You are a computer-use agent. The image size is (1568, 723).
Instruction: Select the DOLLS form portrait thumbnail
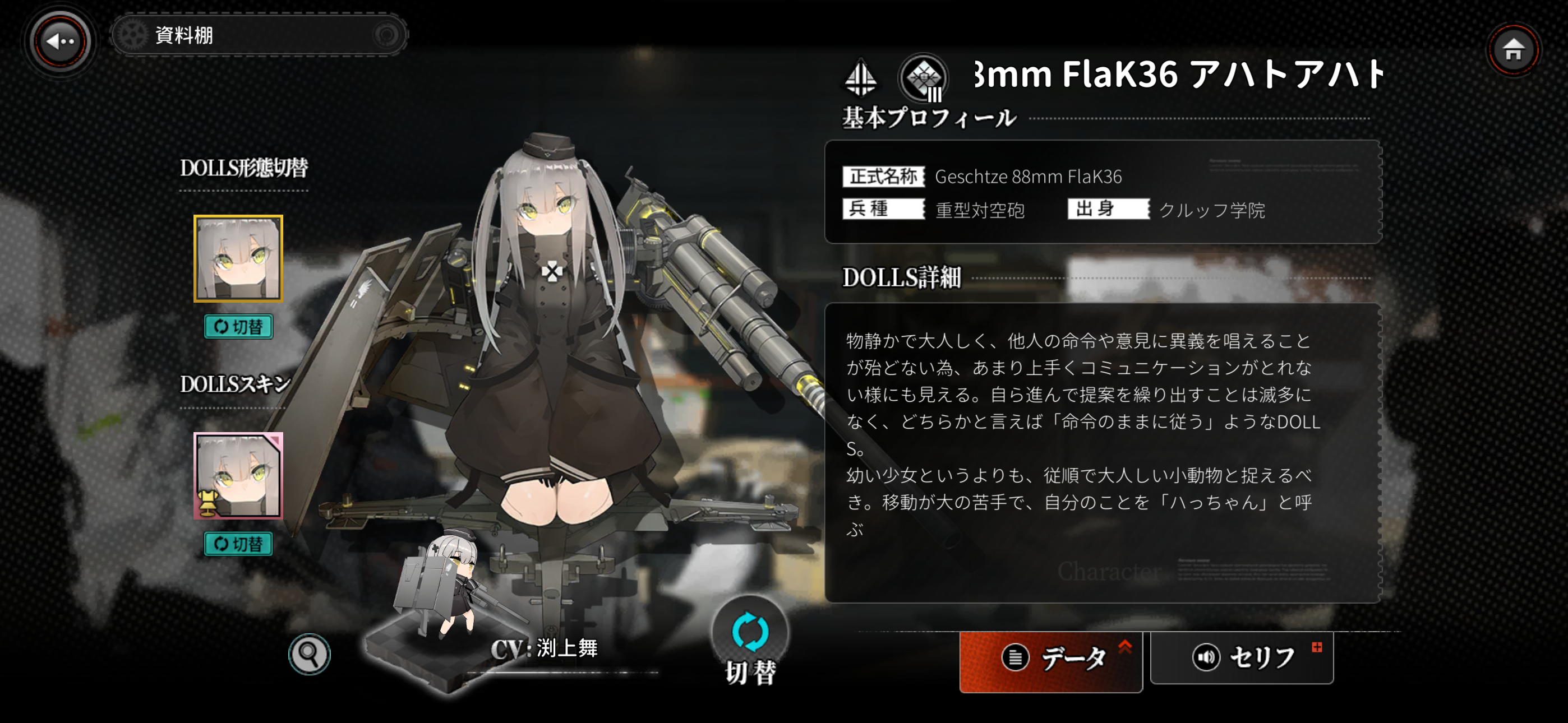(x=238, y=258)
